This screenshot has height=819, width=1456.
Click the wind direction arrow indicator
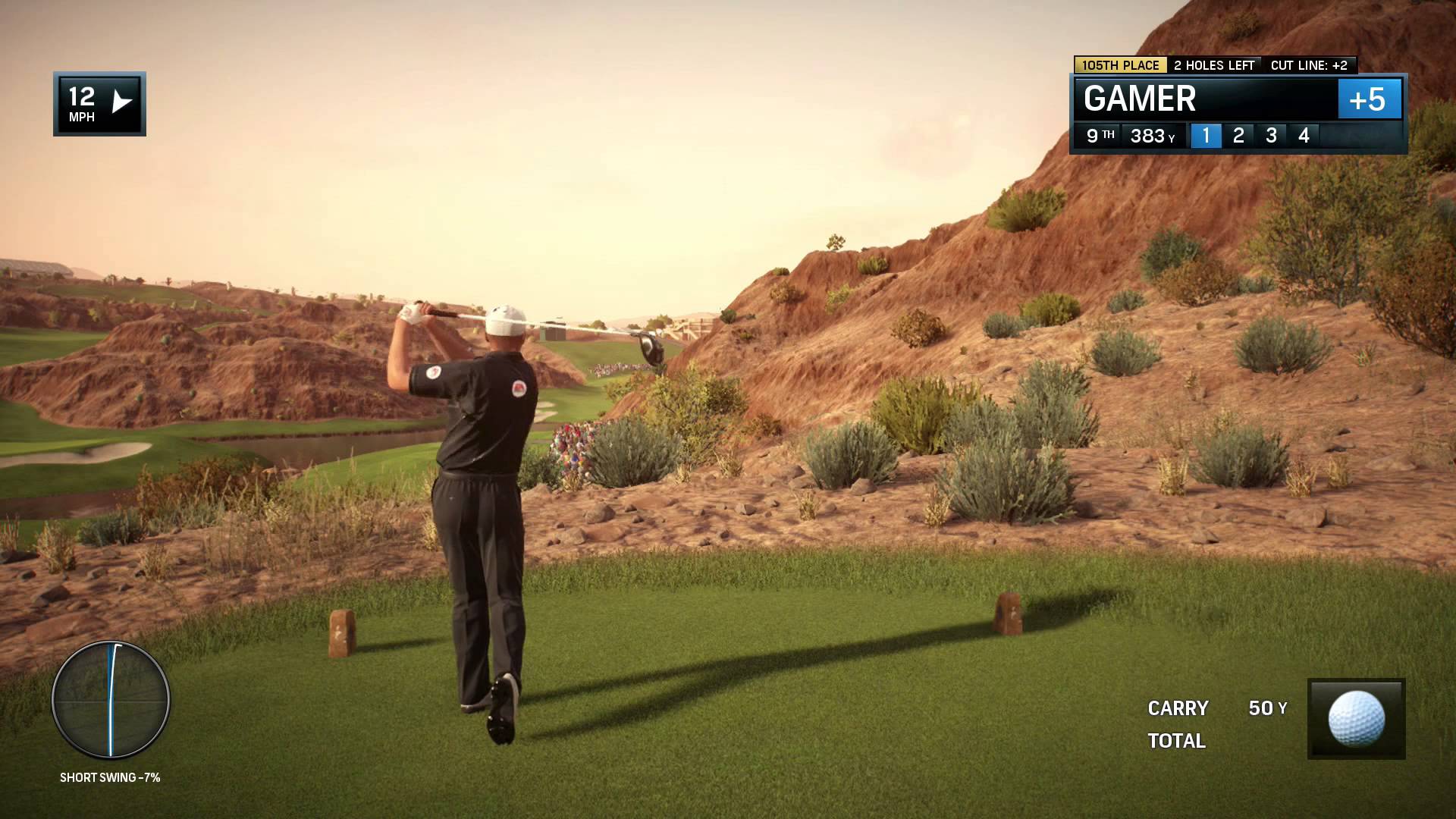pos(121,102)
